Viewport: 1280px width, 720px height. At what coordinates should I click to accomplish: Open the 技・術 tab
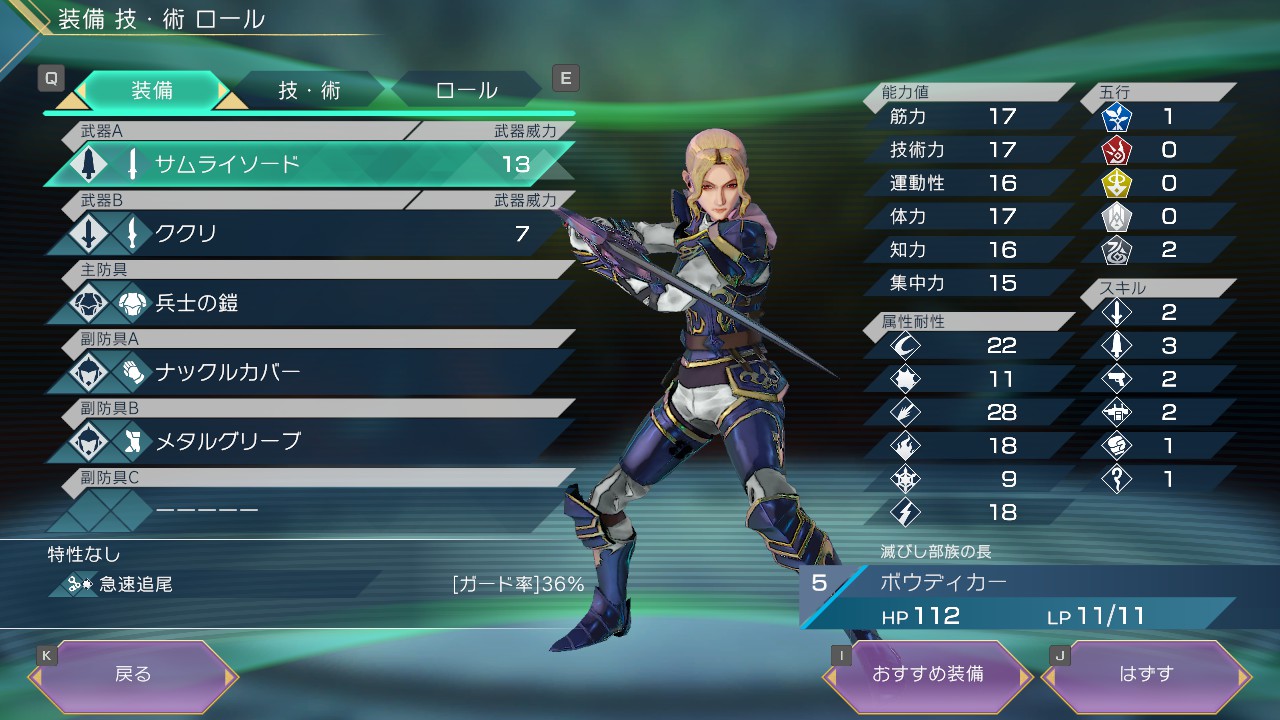click(309, 91)
